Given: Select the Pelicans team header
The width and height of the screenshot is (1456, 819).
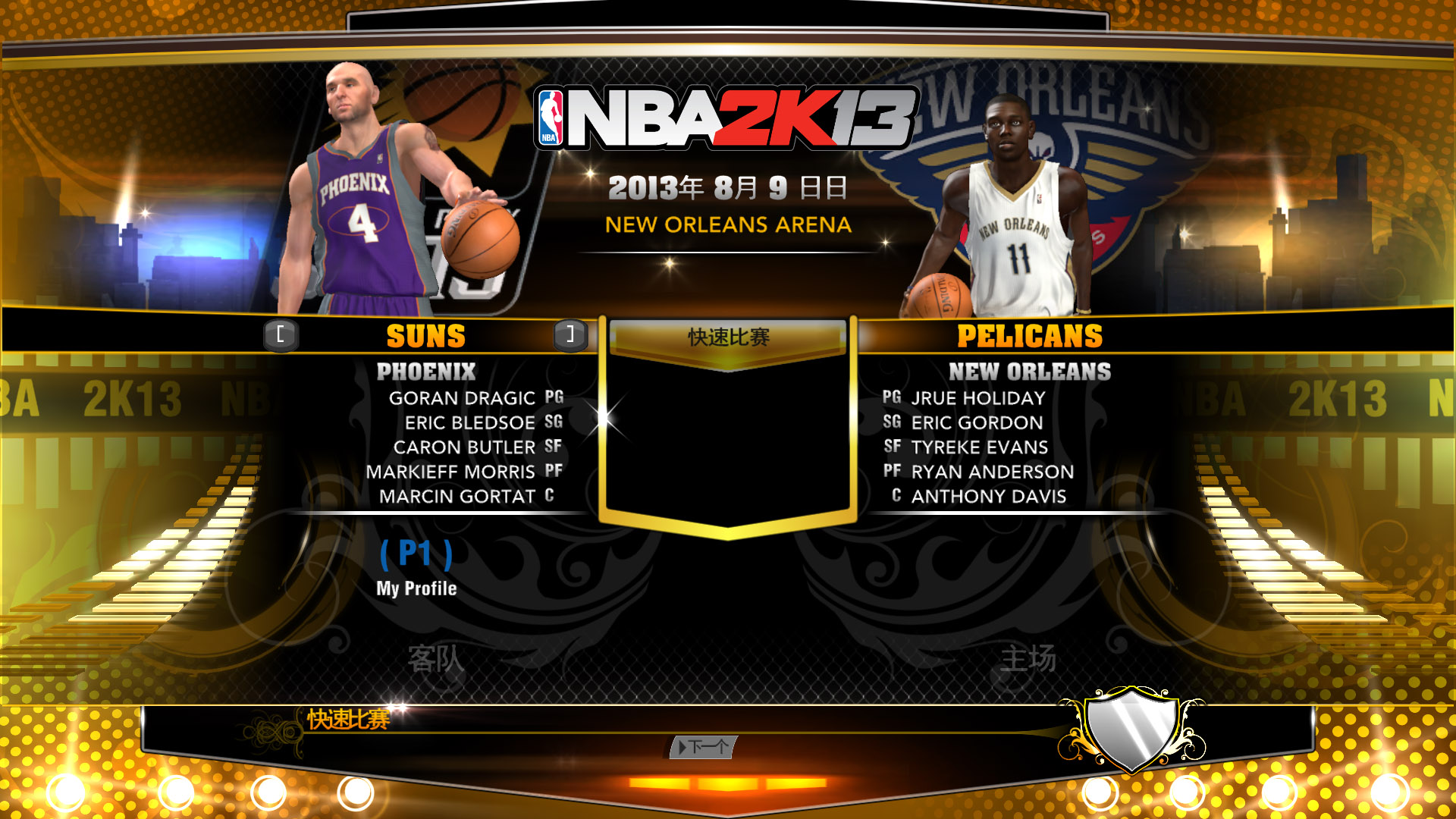Looking at the screenshot, I should tap(1029, 336).
